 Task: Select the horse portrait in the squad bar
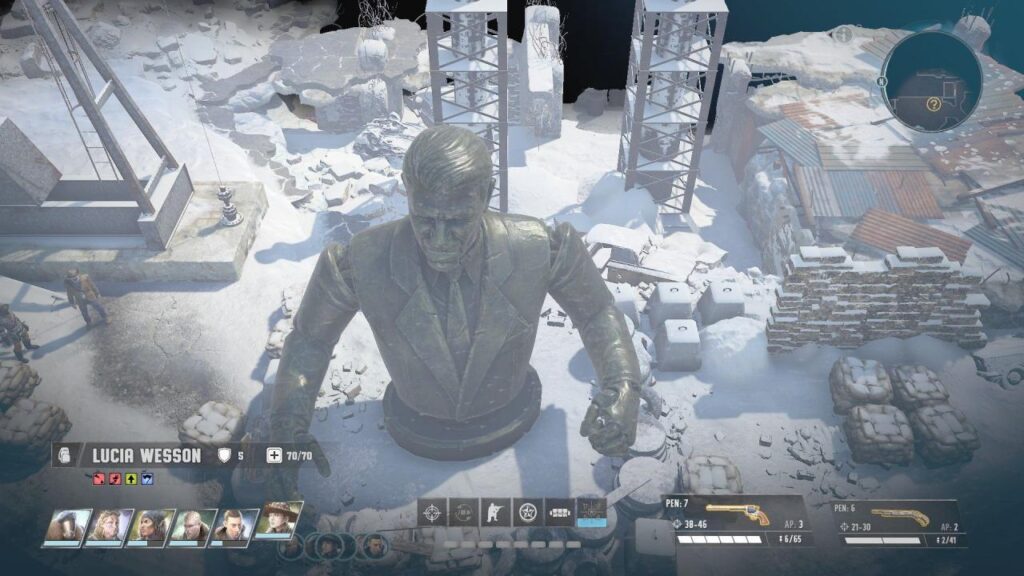point(65,526)
